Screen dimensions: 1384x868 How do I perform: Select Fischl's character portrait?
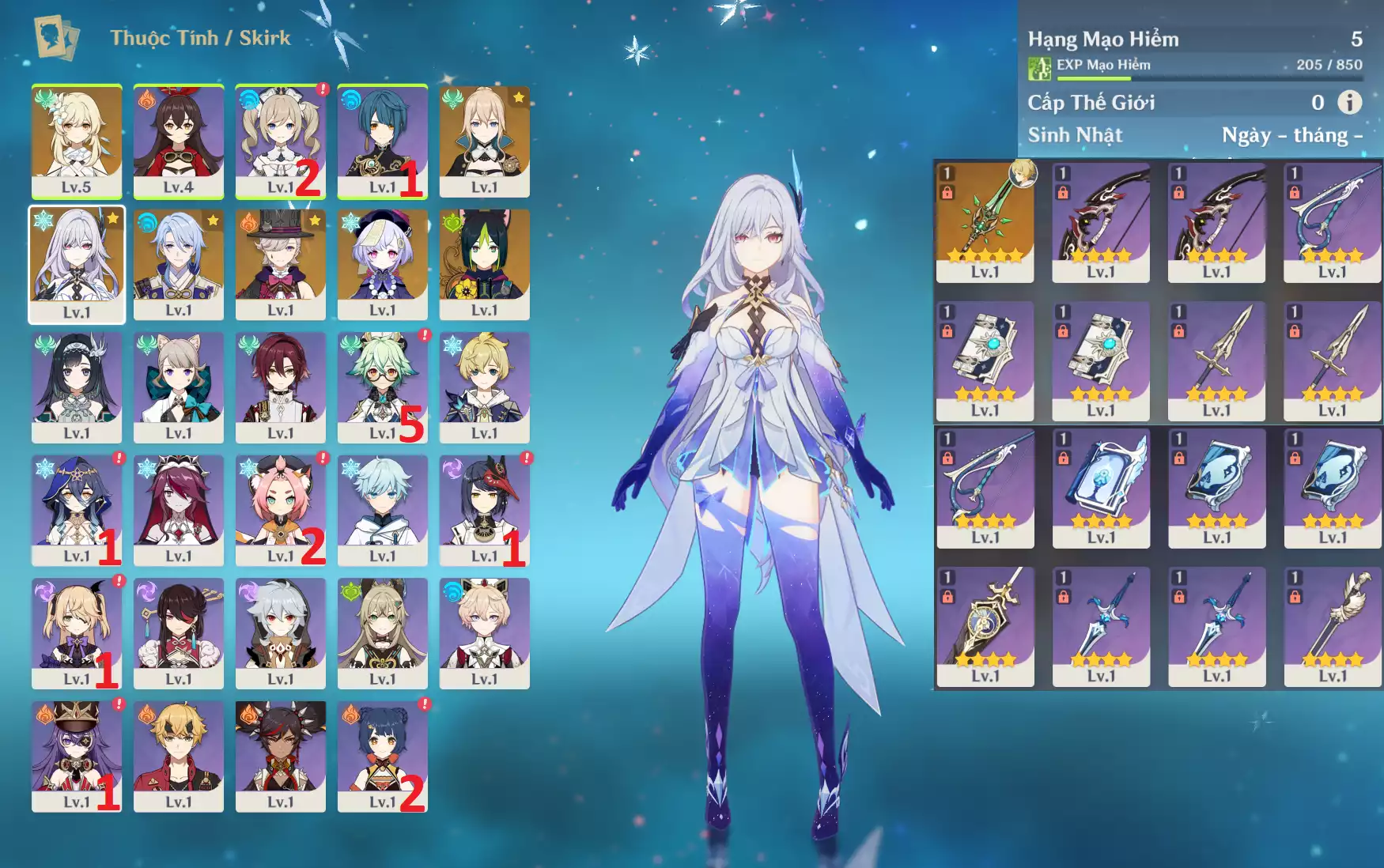click(x=77, y=632)
